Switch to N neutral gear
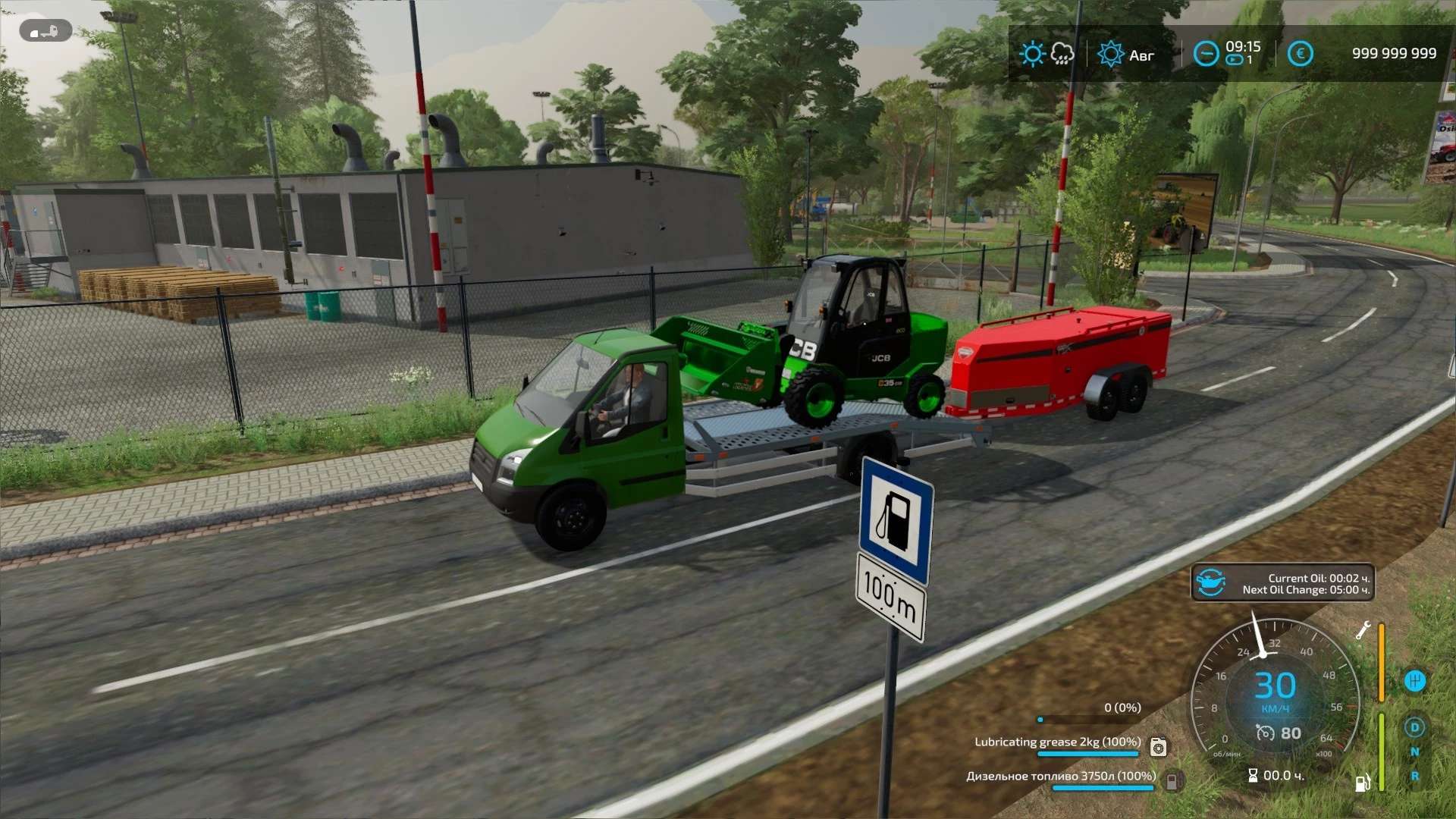1456x819 pixels. 1414,752
